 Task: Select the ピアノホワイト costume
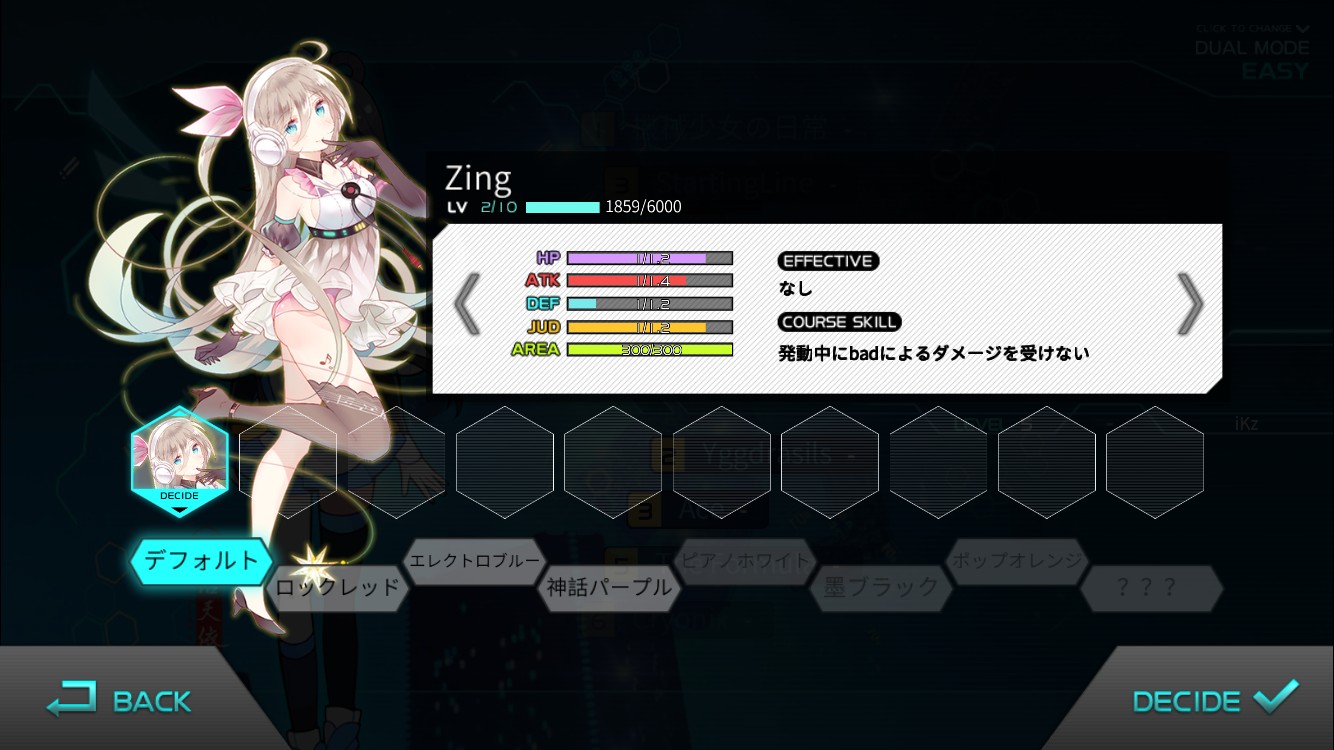[745, 562]
